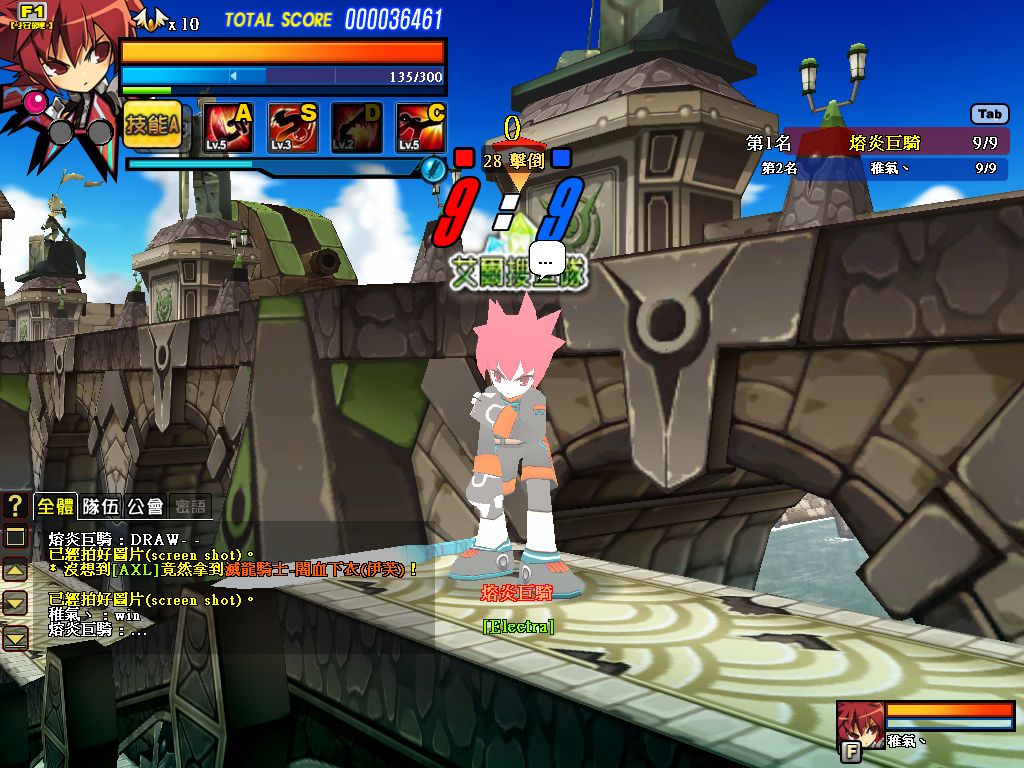The image size is (1024, 768).
Task: Switch to the 密語 whisper tab
Action: pyautogui.click(x=189, y=506)
